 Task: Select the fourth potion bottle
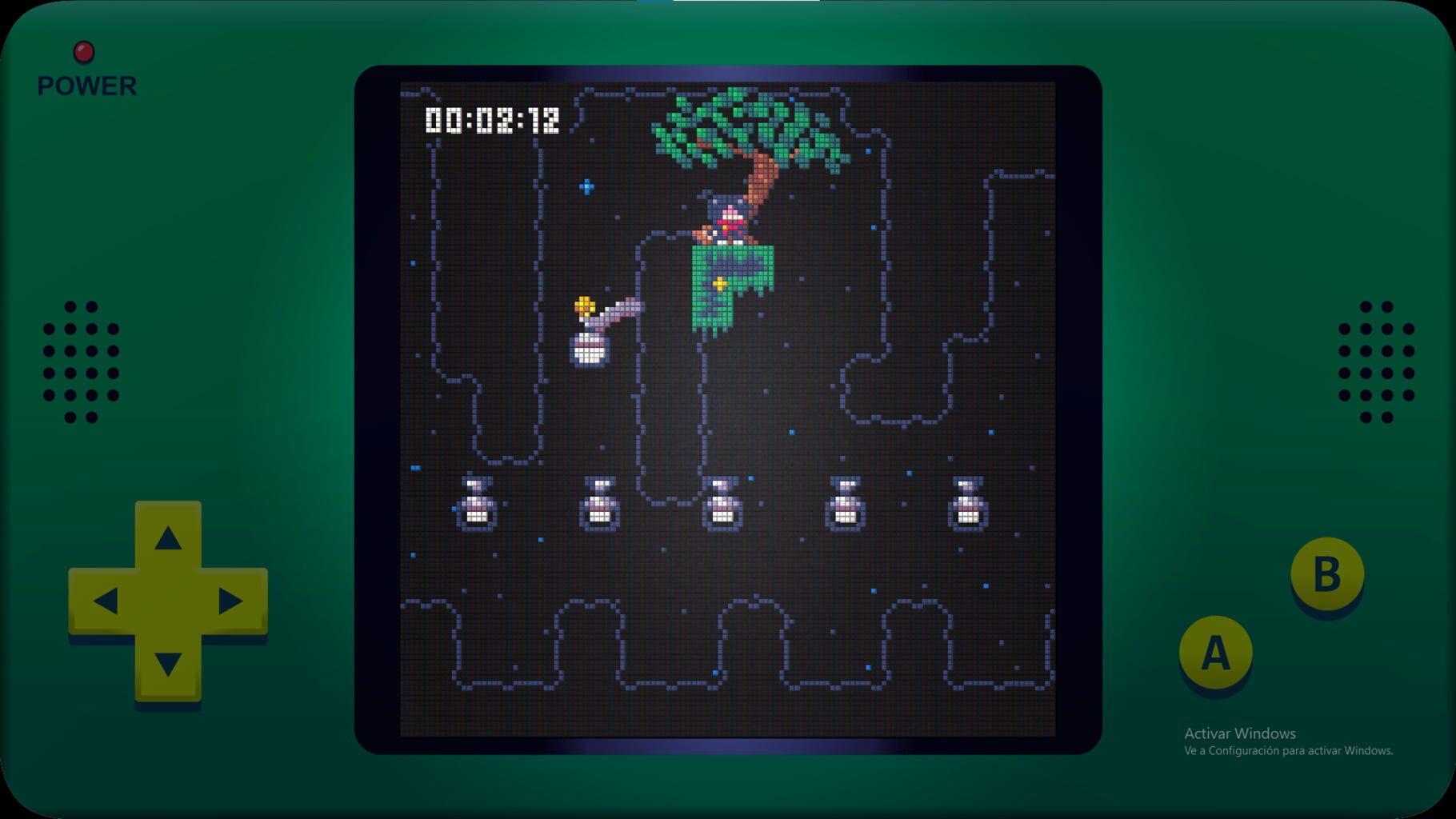844,504
